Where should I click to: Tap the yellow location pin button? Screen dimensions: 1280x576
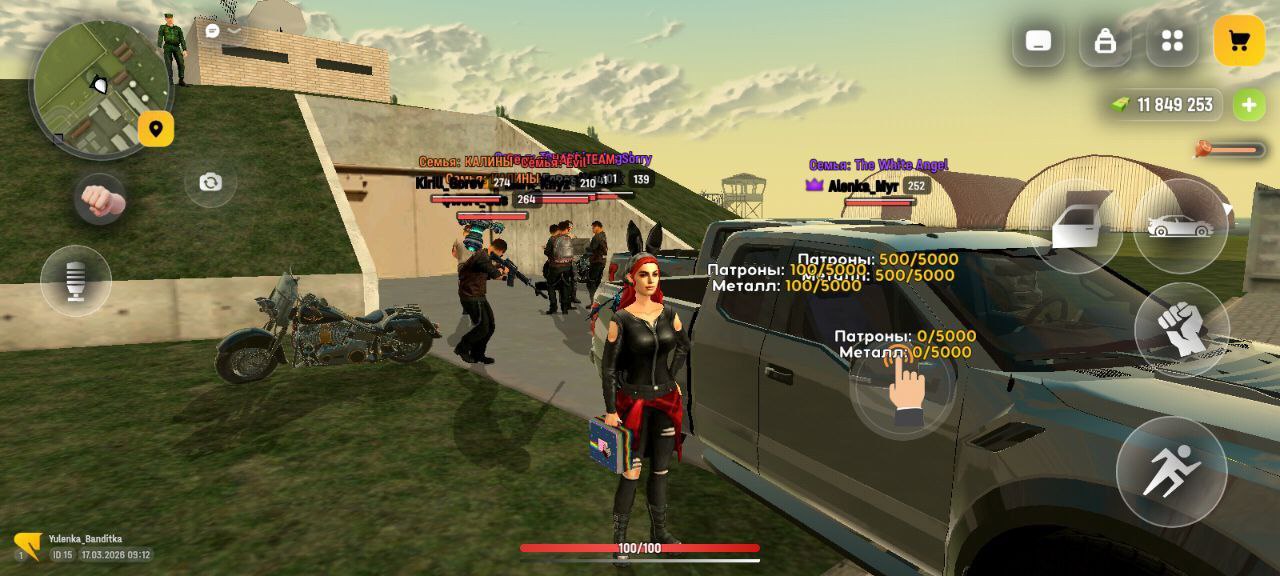[156, 128]
